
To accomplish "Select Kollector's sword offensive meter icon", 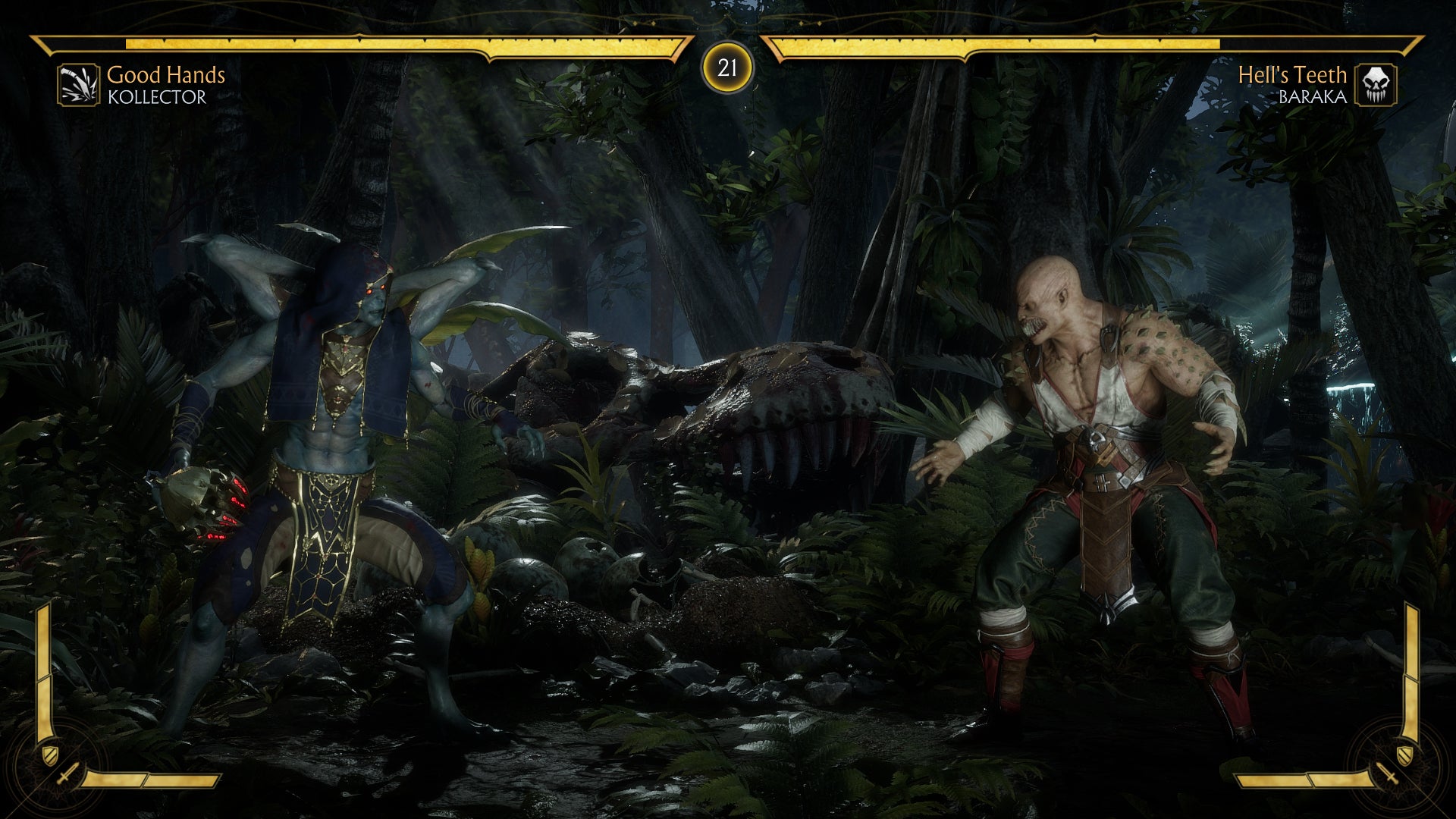I will tap(66, 776).
